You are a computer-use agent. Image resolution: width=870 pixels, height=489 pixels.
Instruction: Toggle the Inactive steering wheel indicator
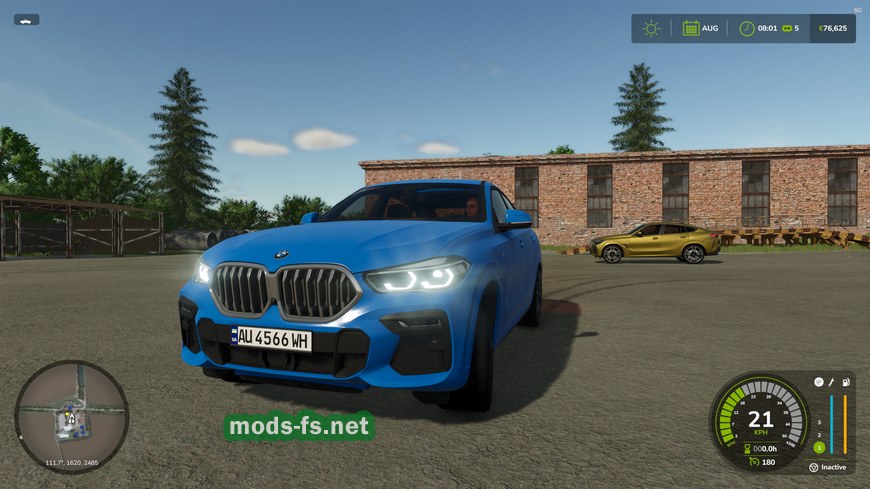(815, 467)
